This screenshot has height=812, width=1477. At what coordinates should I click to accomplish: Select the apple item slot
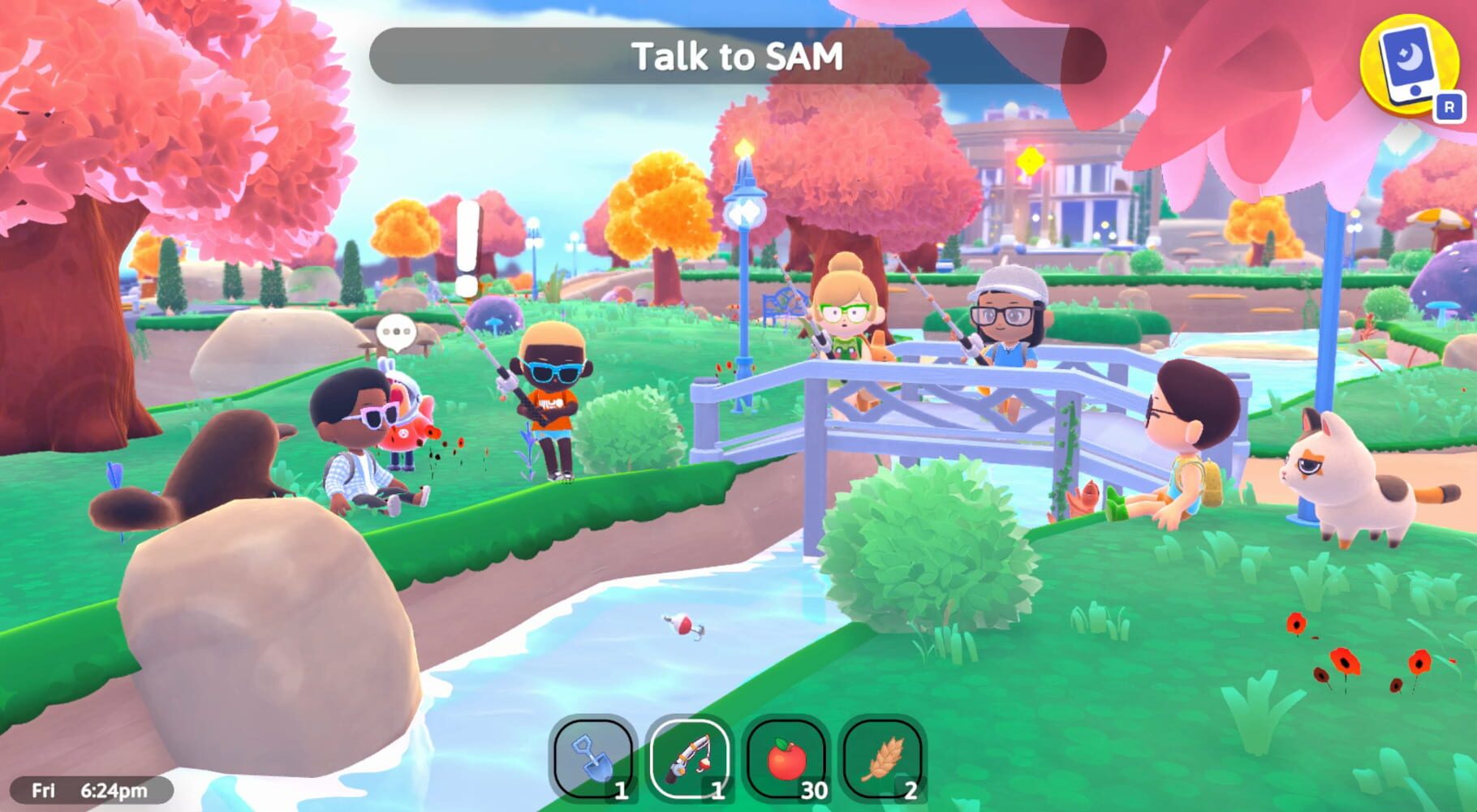[786, 758]
